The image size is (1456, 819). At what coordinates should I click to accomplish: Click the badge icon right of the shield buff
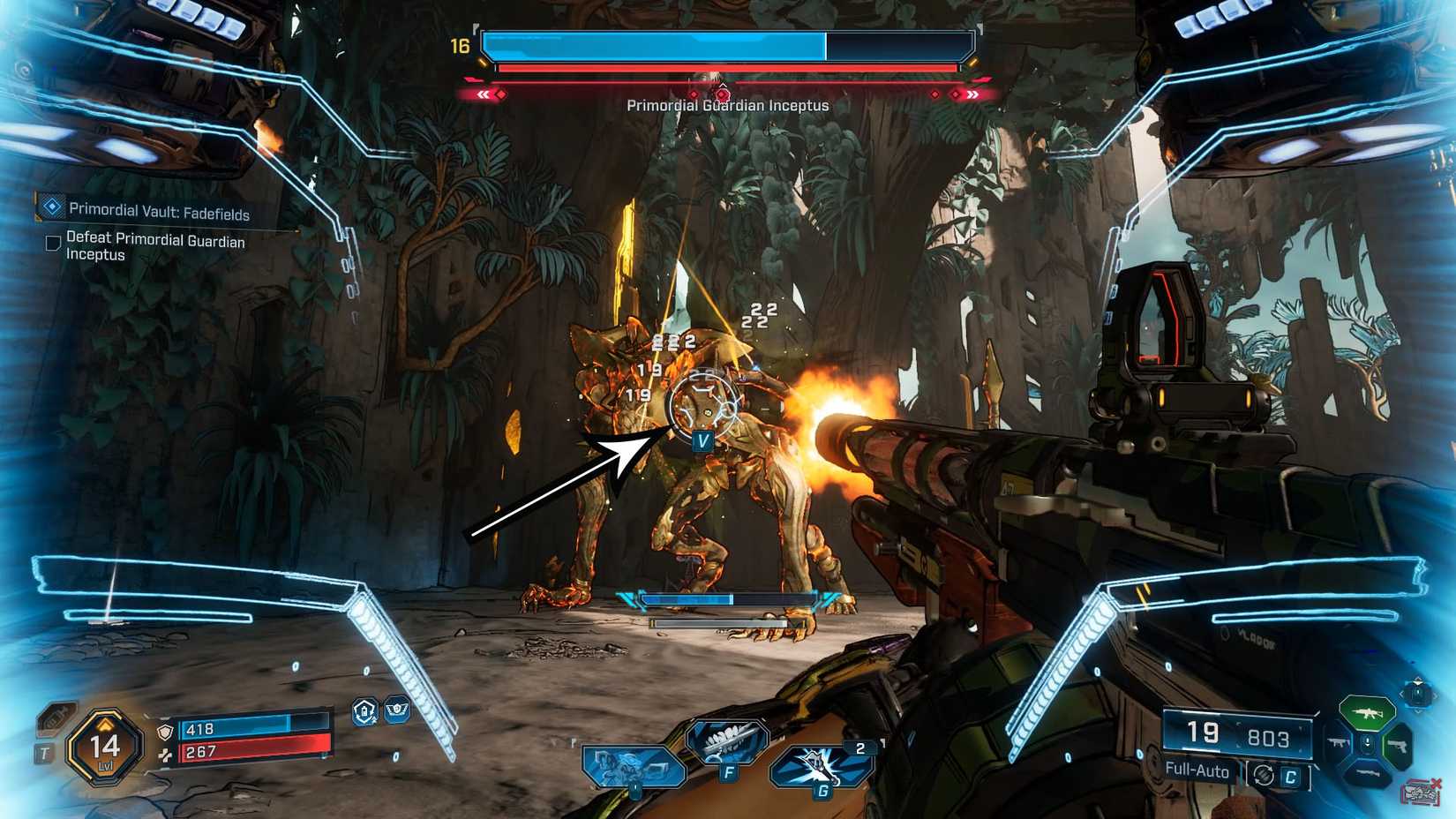point(396,709)
